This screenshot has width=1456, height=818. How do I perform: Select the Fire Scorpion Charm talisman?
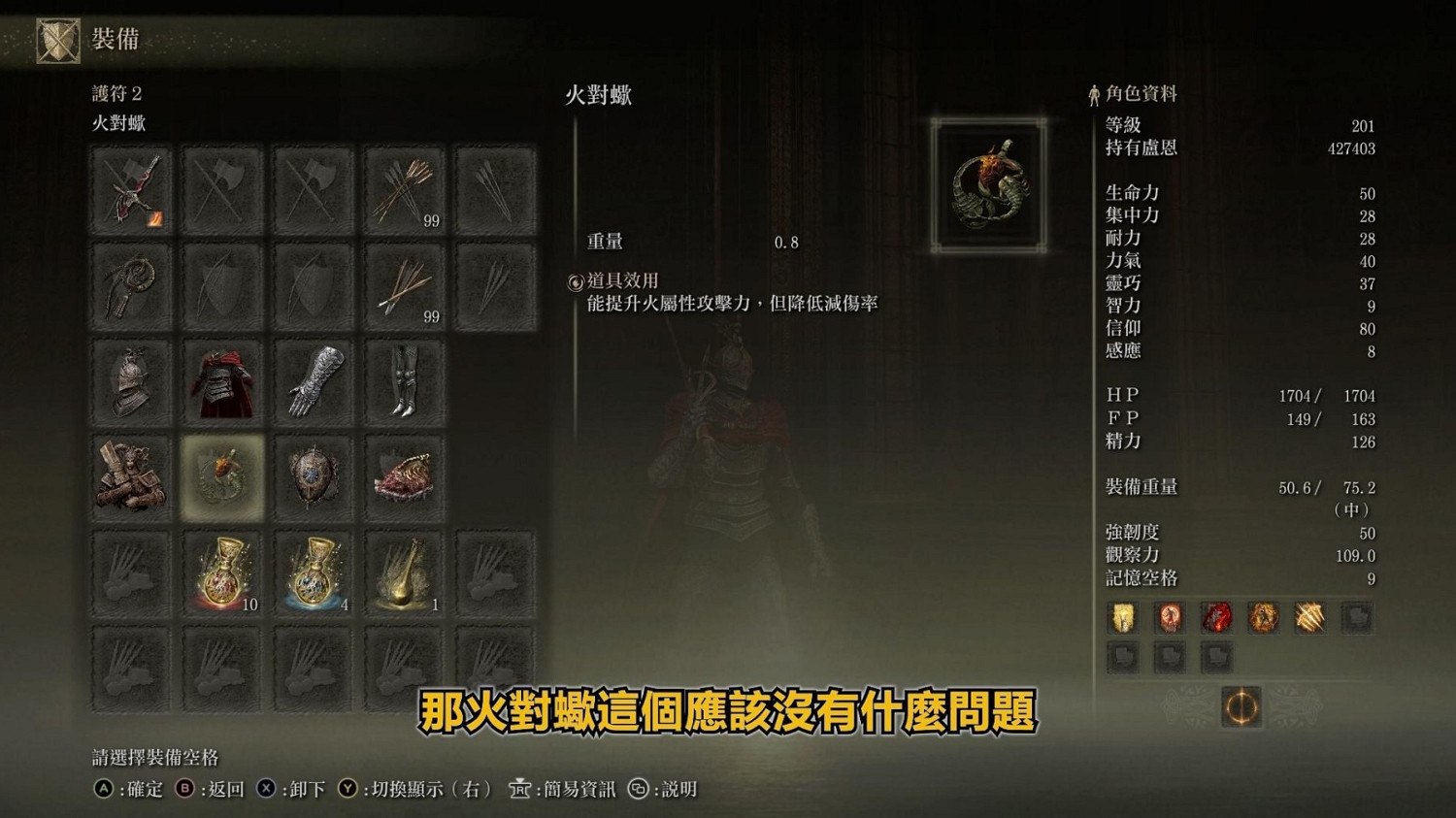(x=221, y=474)
